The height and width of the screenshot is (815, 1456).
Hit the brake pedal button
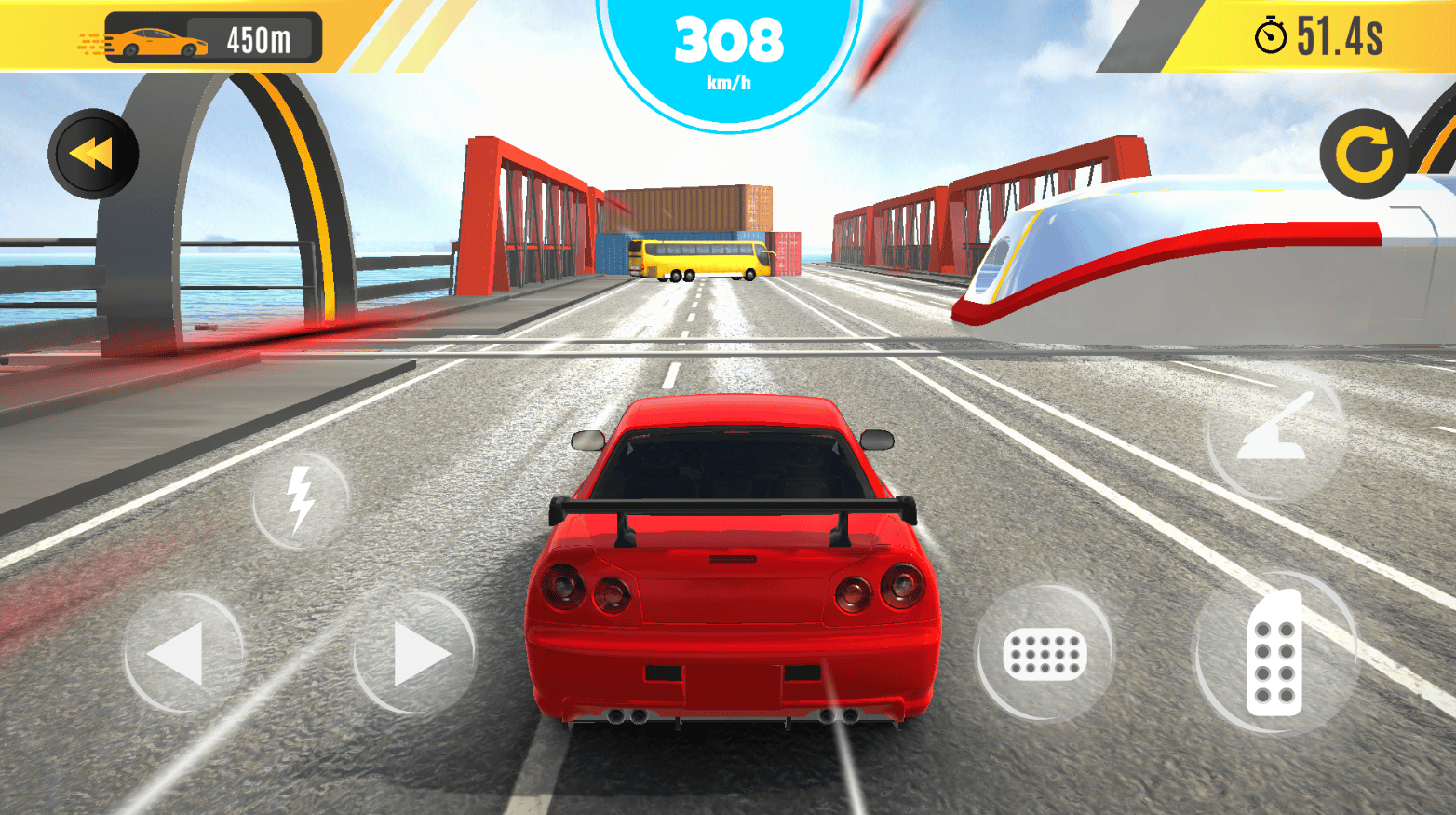click(1045, 653)
